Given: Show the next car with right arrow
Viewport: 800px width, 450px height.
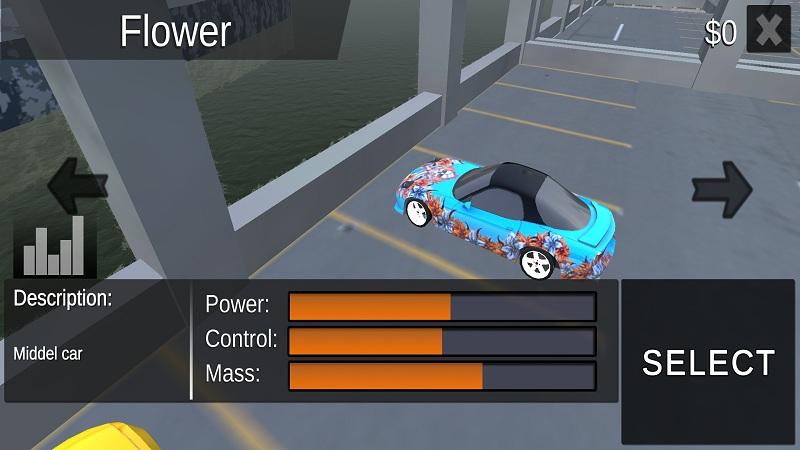Looking at the screenshot, I should tap(722, 185).
